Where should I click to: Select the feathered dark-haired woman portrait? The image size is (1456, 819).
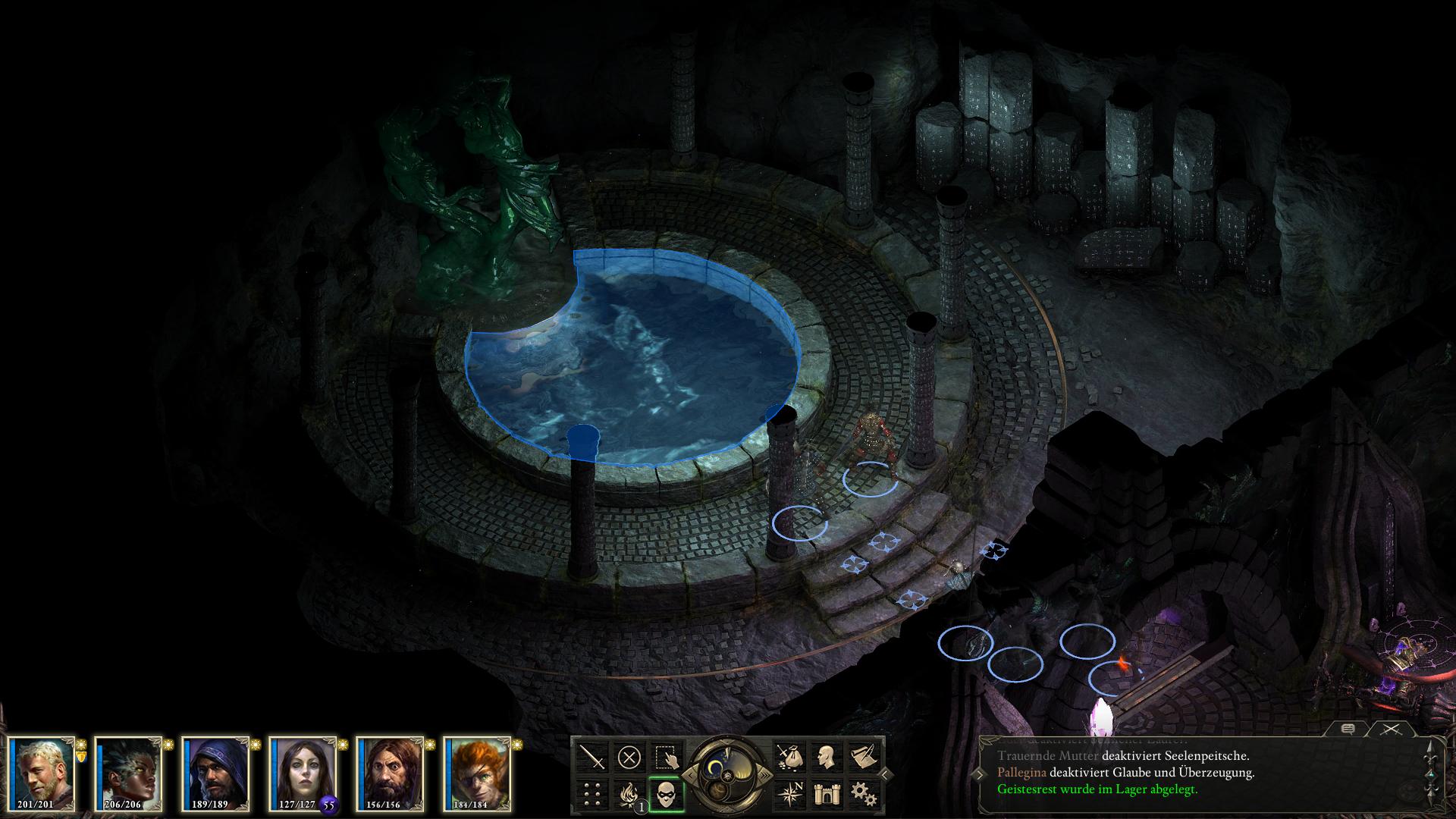129,773
